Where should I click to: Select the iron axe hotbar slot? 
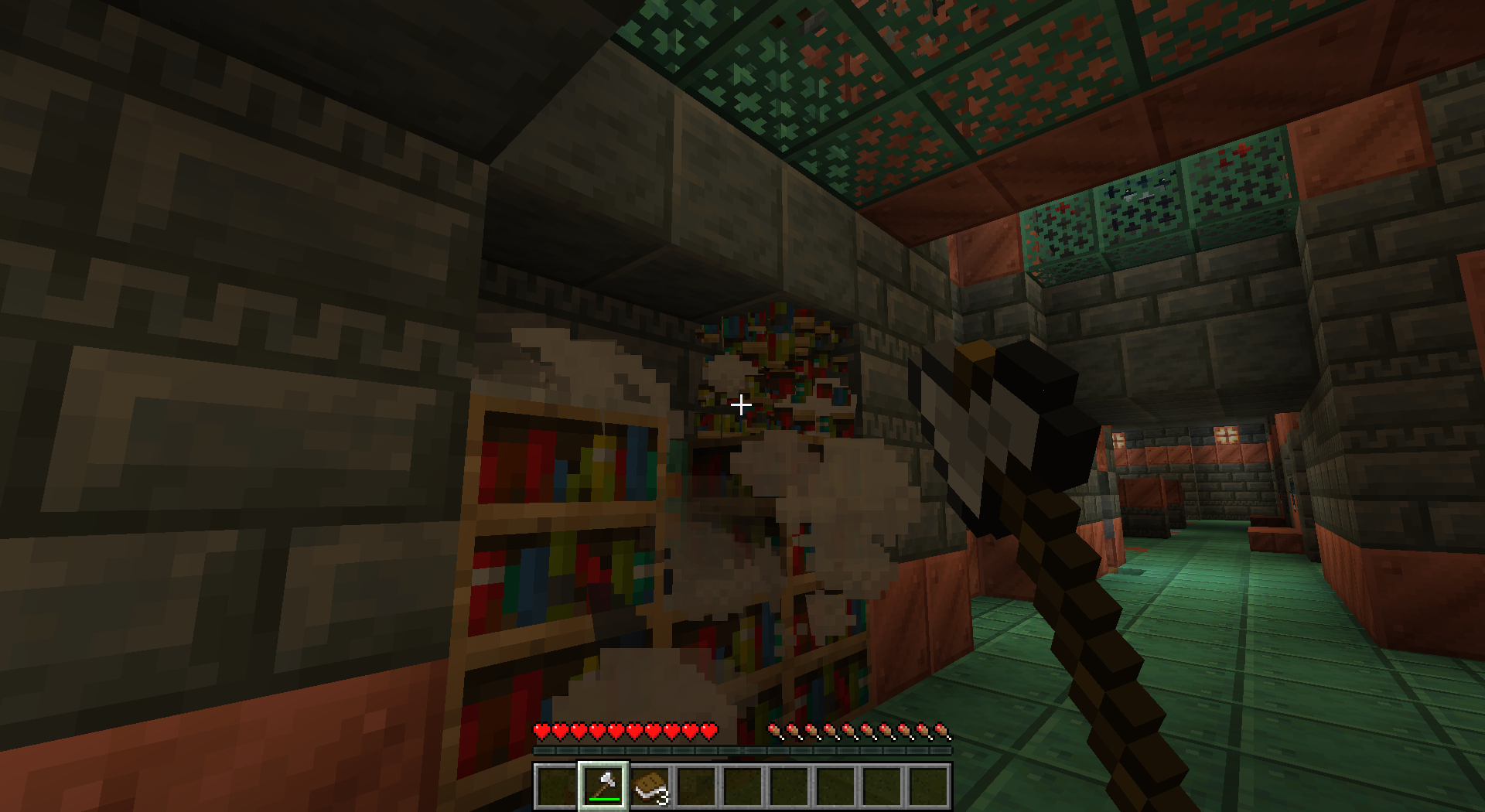coord(603,786)
